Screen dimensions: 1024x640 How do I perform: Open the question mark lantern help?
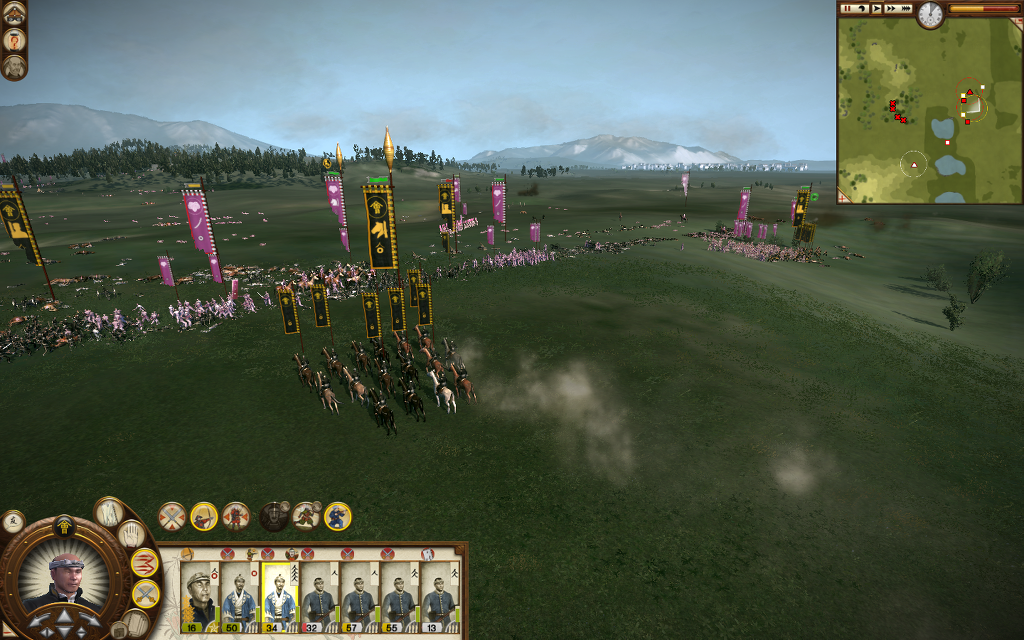(14, 40)
